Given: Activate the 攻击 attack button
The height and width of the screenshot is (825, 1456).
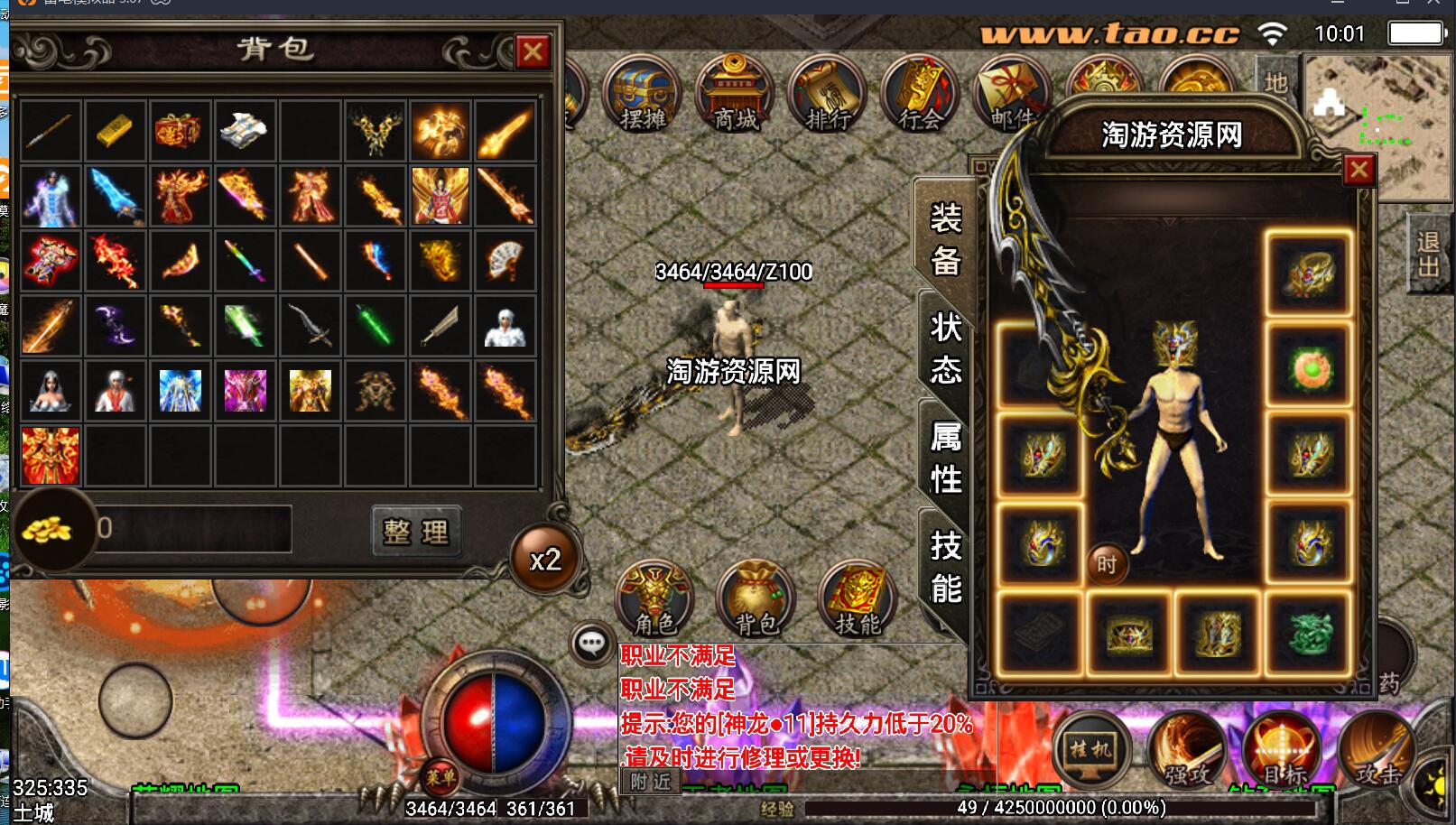Looking at the screenshot, I should coord(1377,749).
